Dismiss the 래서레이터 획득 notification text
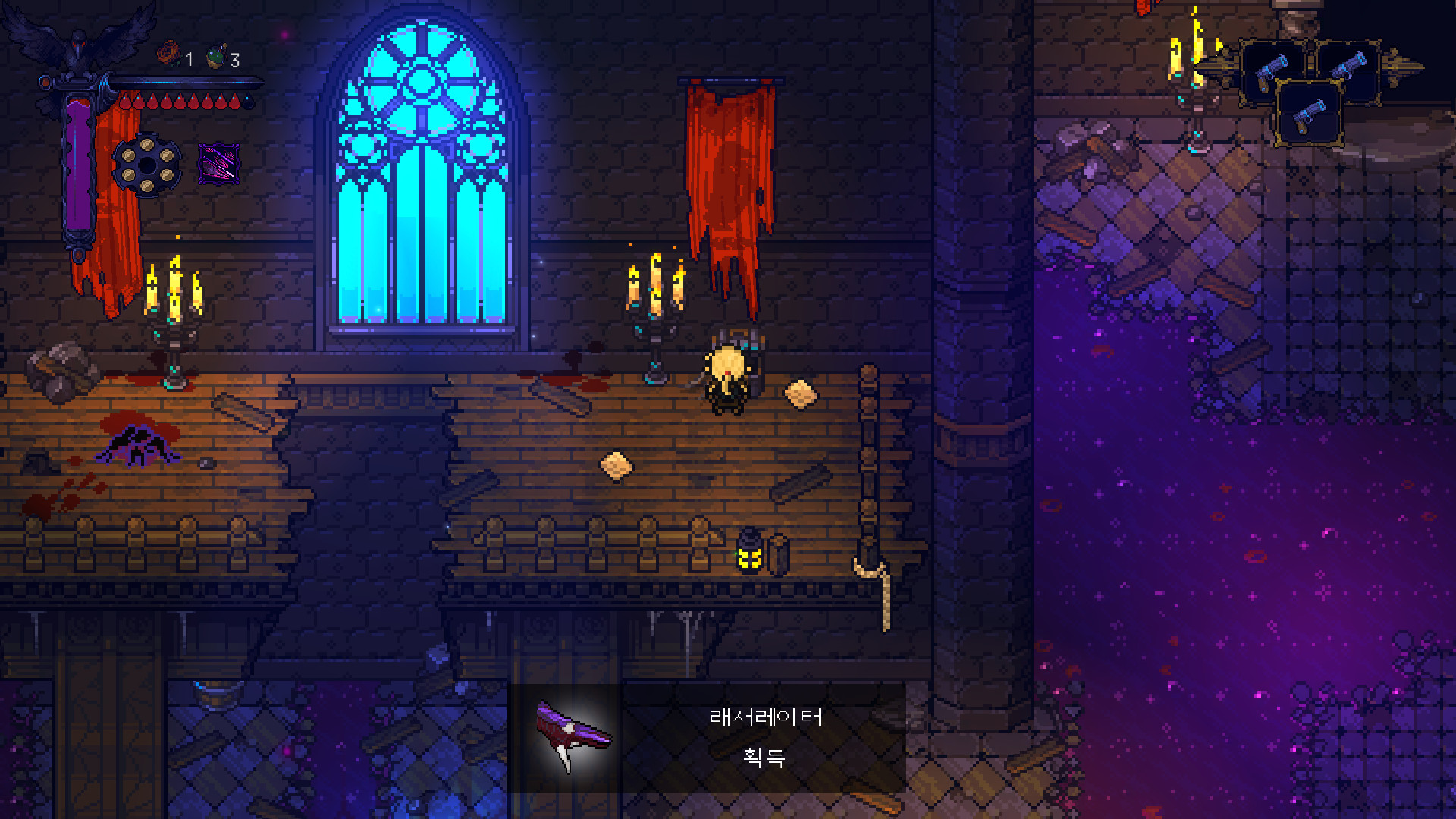This screenshot has height=819, width=1456. (764, 737)
